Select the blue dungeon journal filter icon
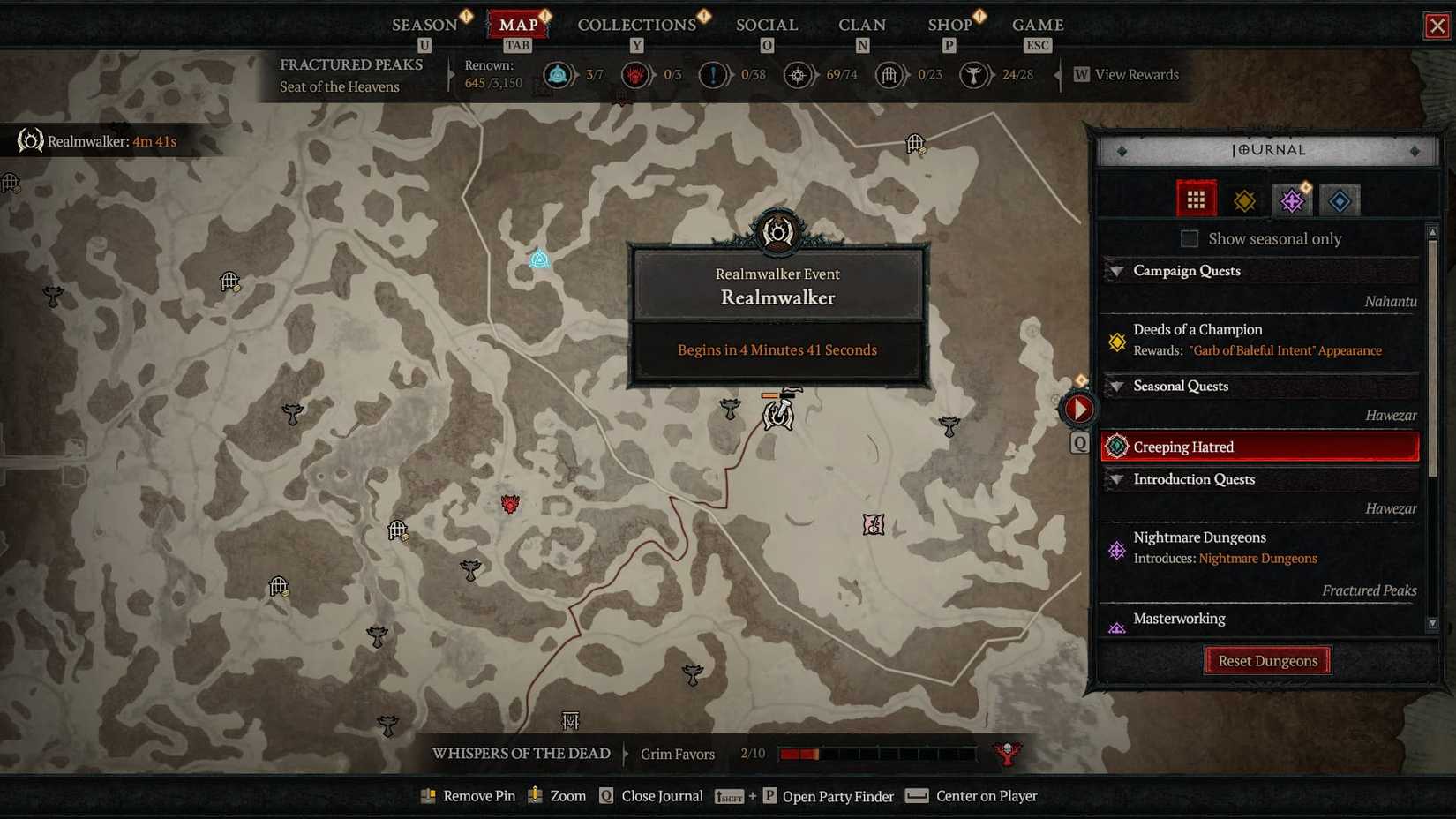The image size is (1456, 819). coord(1340,199)
